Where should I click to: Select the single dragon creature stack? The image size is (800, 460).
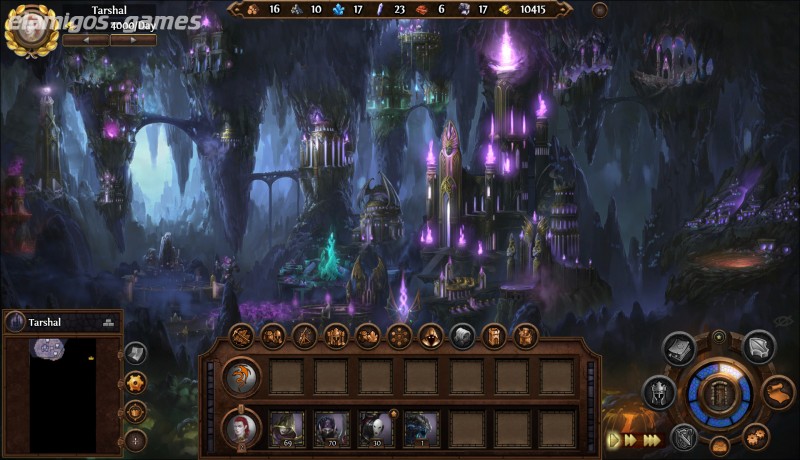click(x=421, y=428)
